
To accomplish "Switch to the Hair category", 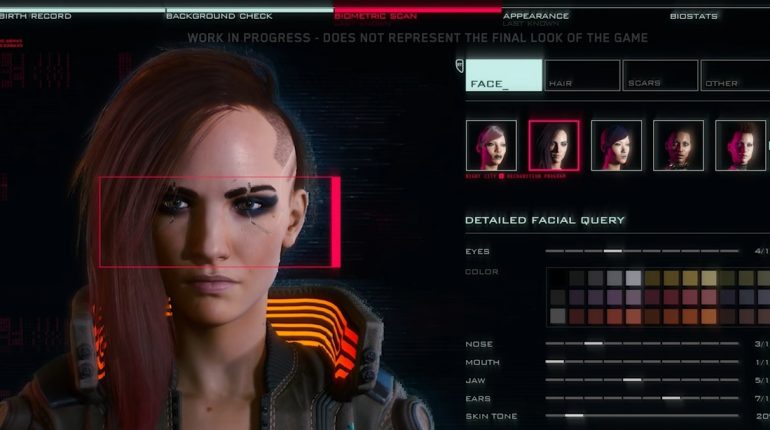I will click(x=582, y=76).
